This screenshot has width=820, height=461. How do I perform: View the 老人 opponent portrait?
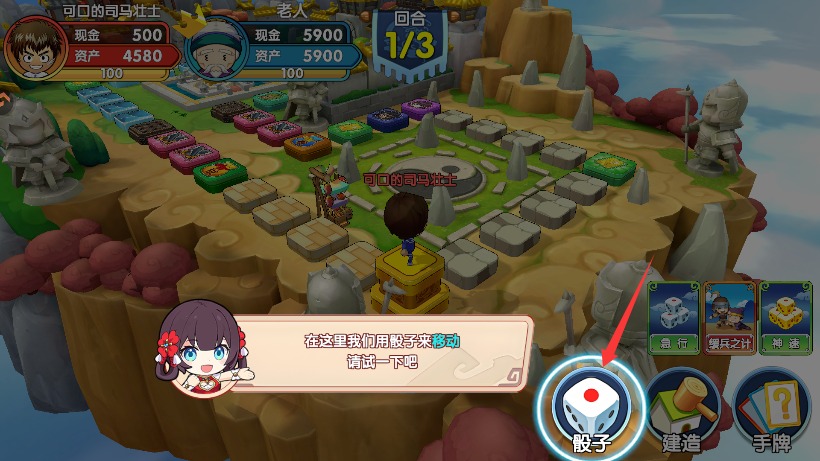tap(217, 48)
